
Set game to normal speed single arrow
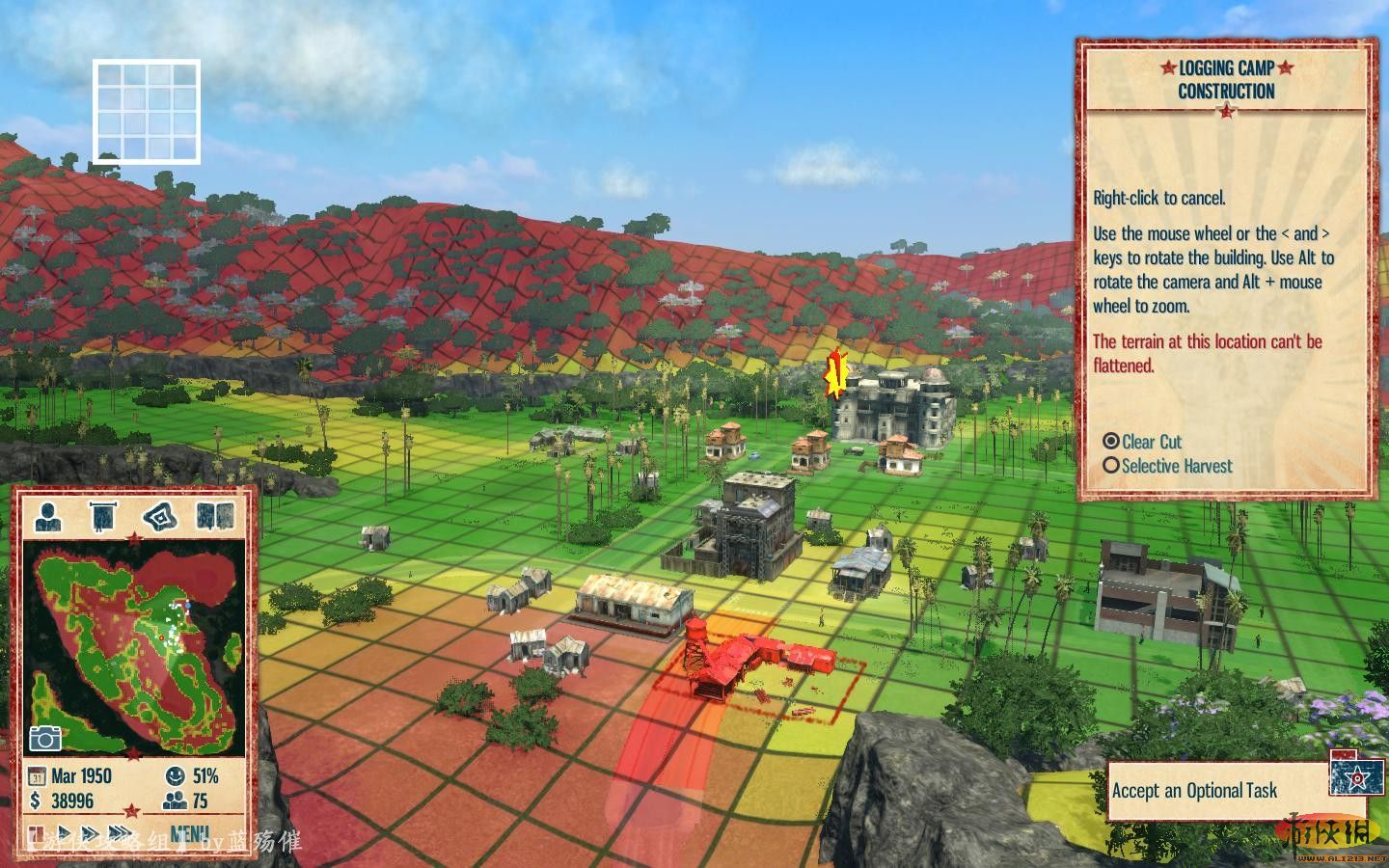(x=66, y=832)
